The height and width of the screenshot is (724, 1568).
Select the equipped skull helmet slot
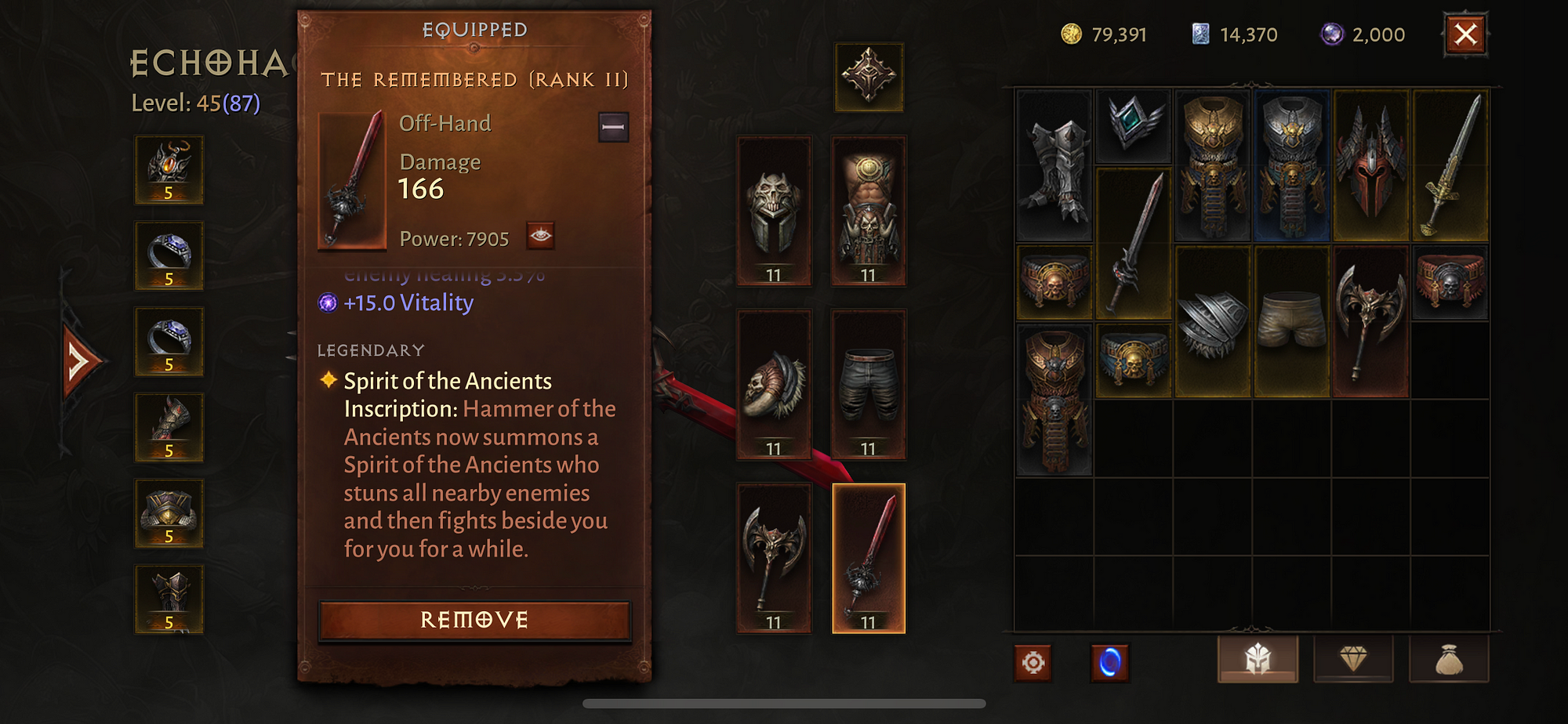click(774, 211)
